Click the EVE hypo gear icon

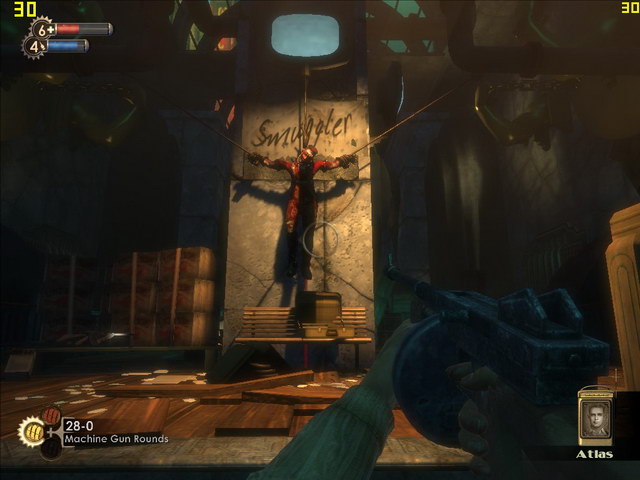click(x=35, y=46)
